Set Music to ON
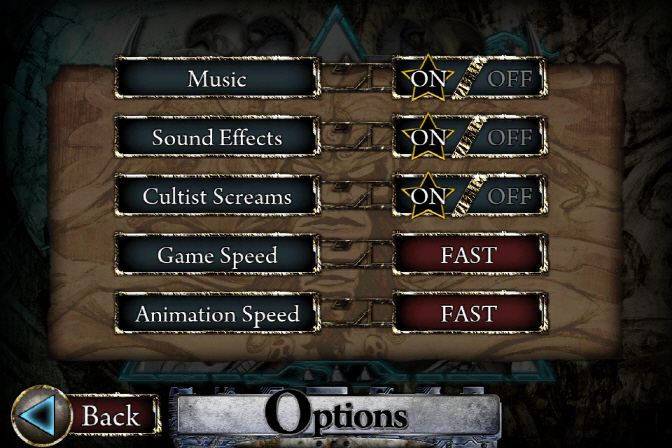 pos(427,78)
